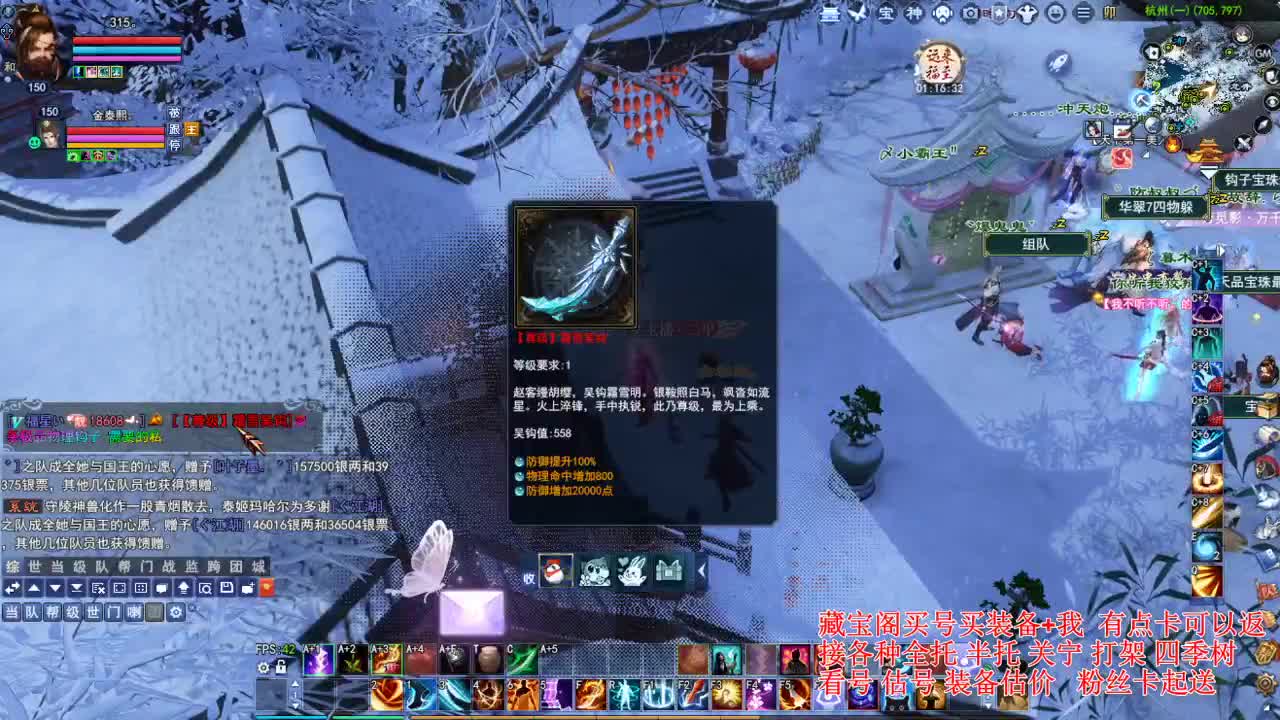Toggle the 队 team chat channel
Screen dimensions: 1280x720
click(x=34, y=611)
